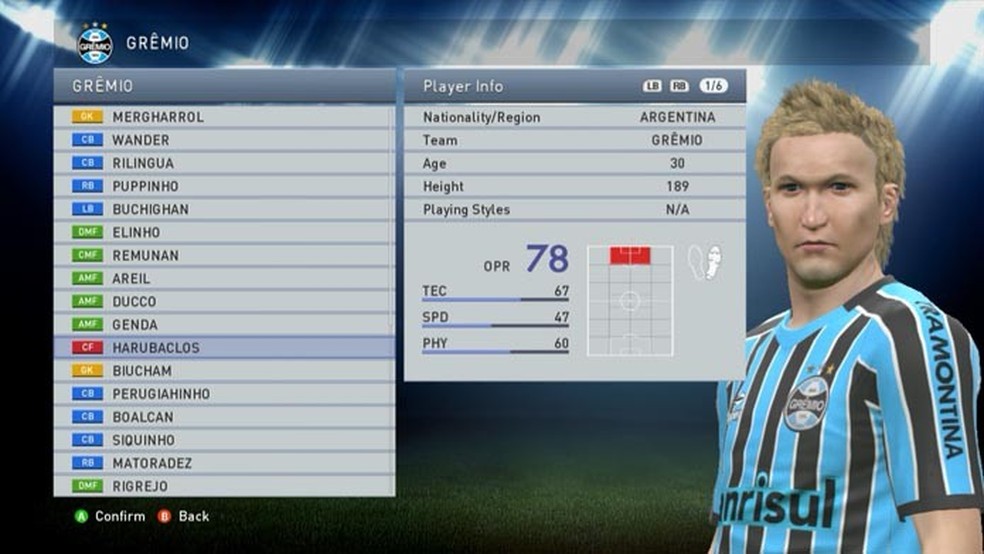Select goalkeeper MERGHARROL from the list
The height and width of the screenshot is (554, 984).
[157, 117]
